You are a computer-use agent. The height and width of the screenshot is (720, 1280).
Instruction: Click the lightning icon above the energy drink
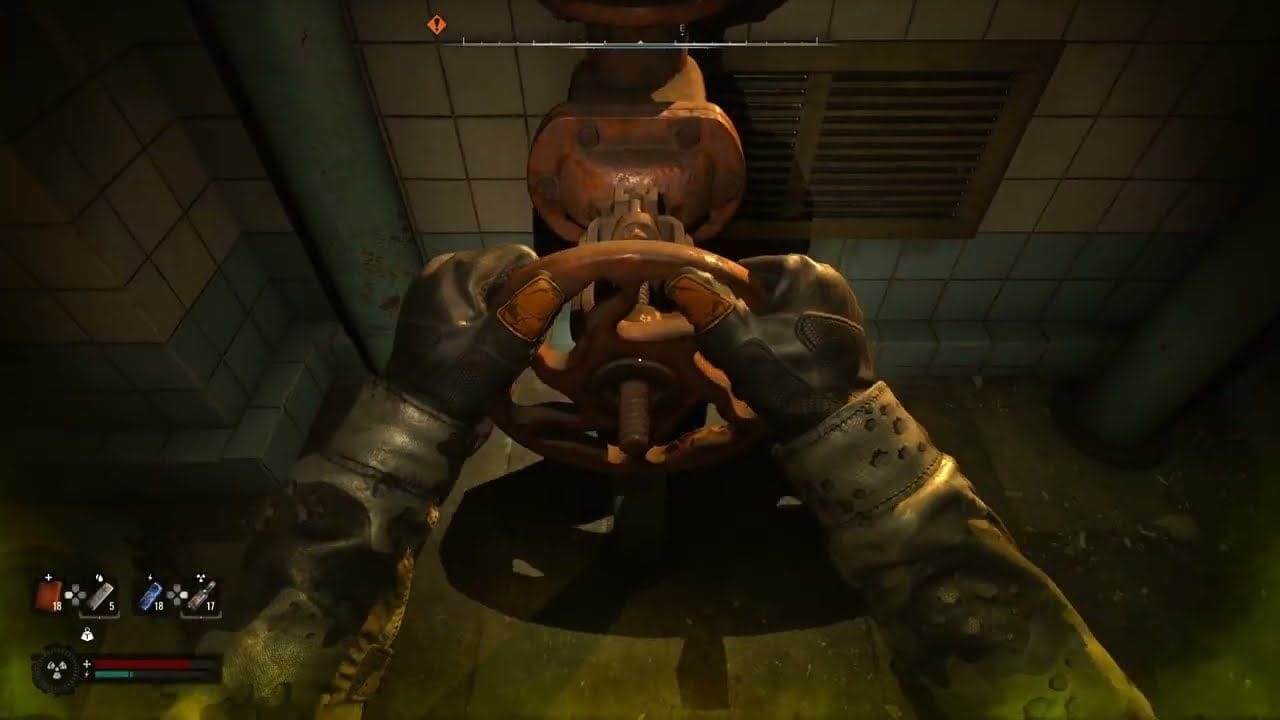151,576
